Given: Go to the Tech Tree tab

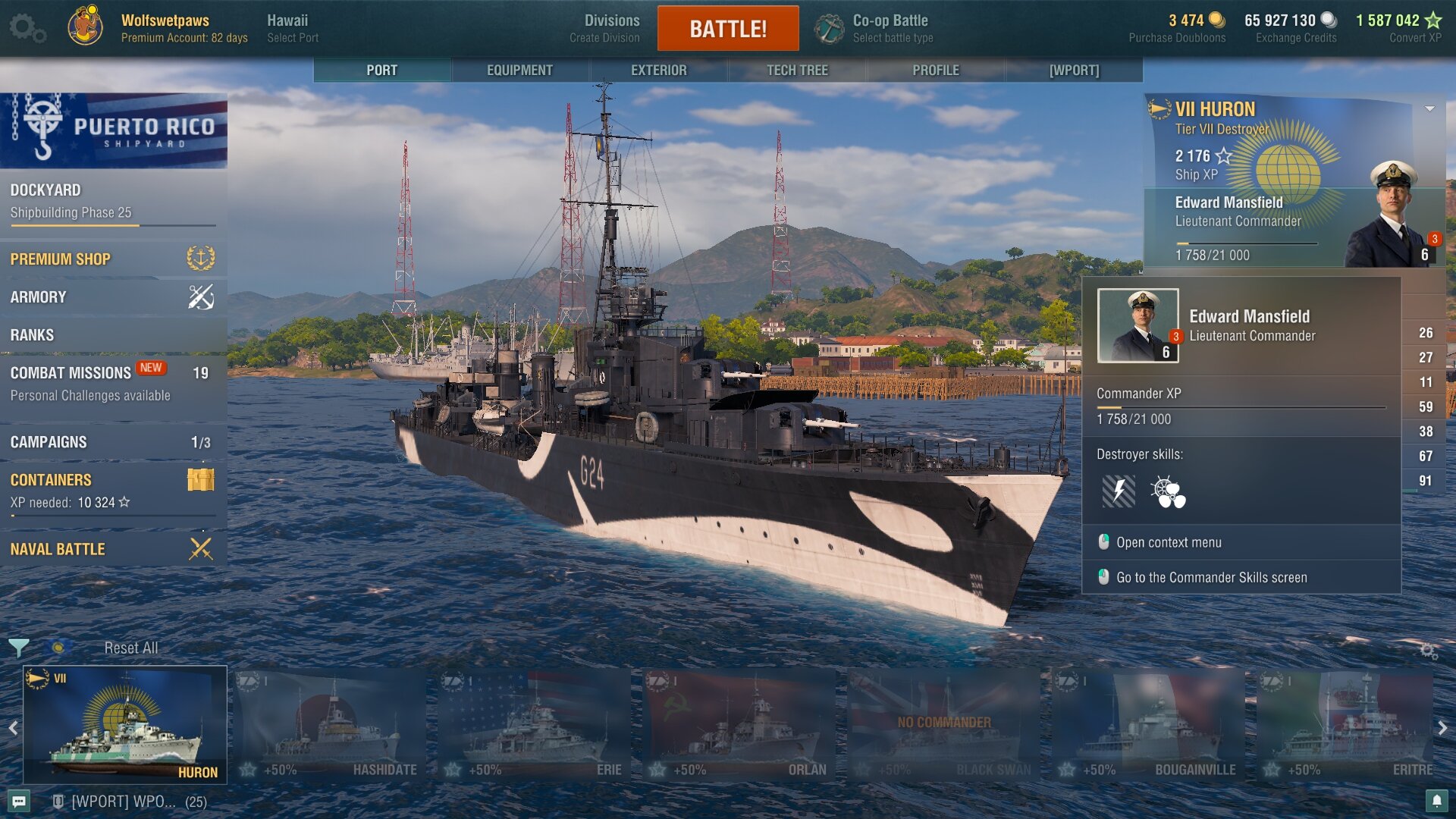Looking at the screenshot, I should 797,70.
